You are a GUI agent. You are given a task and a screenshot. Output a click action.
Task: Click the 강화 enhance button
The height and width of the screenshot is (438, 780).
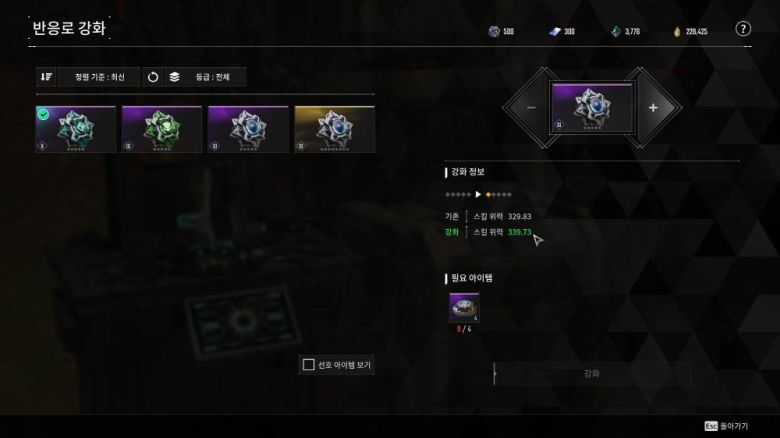592,374
